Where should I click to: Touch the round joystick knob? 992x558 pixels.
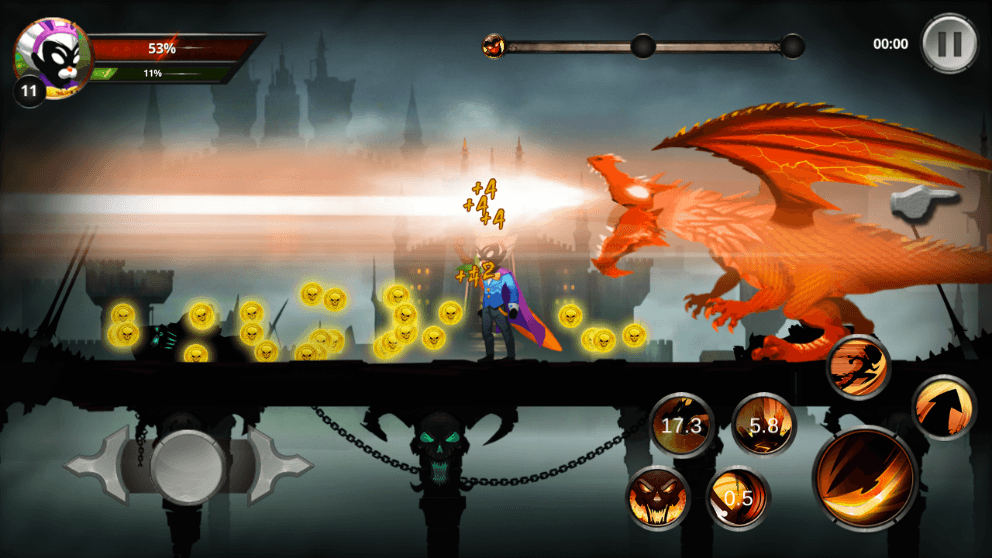tap(188, 463)
